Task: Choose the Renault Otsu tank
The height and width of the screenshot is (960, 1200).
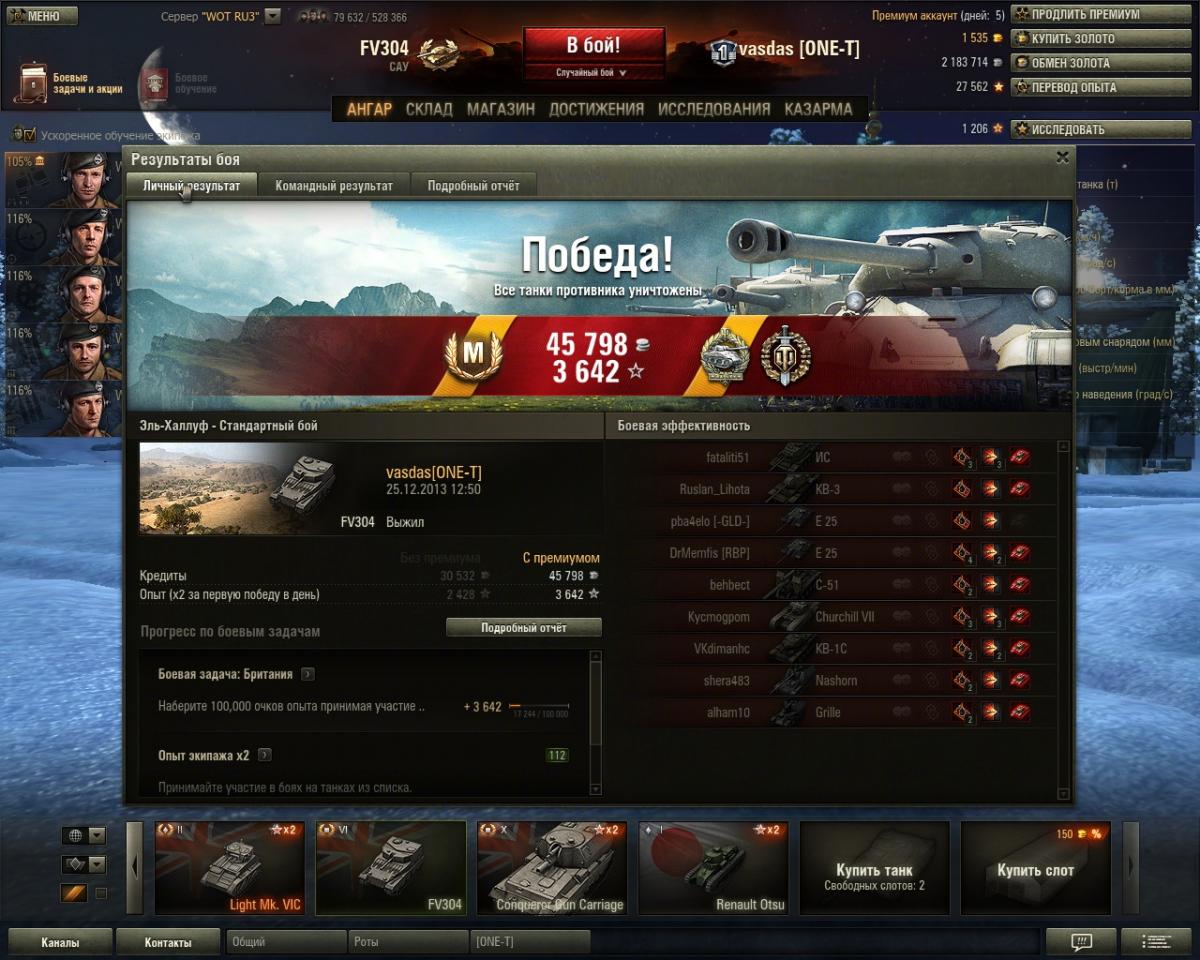Action: 713,868
